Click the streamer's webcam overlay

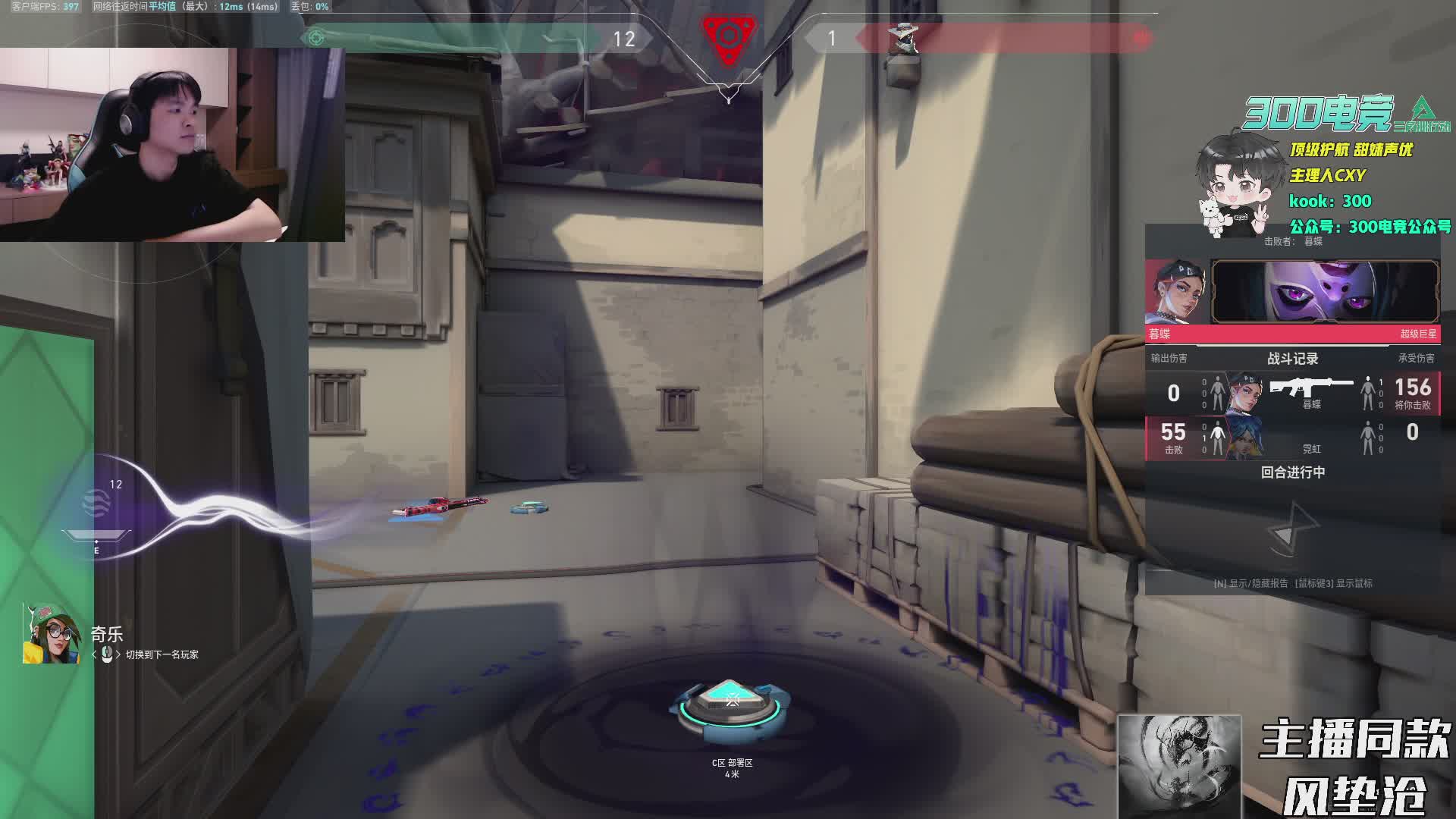[172, 145]
